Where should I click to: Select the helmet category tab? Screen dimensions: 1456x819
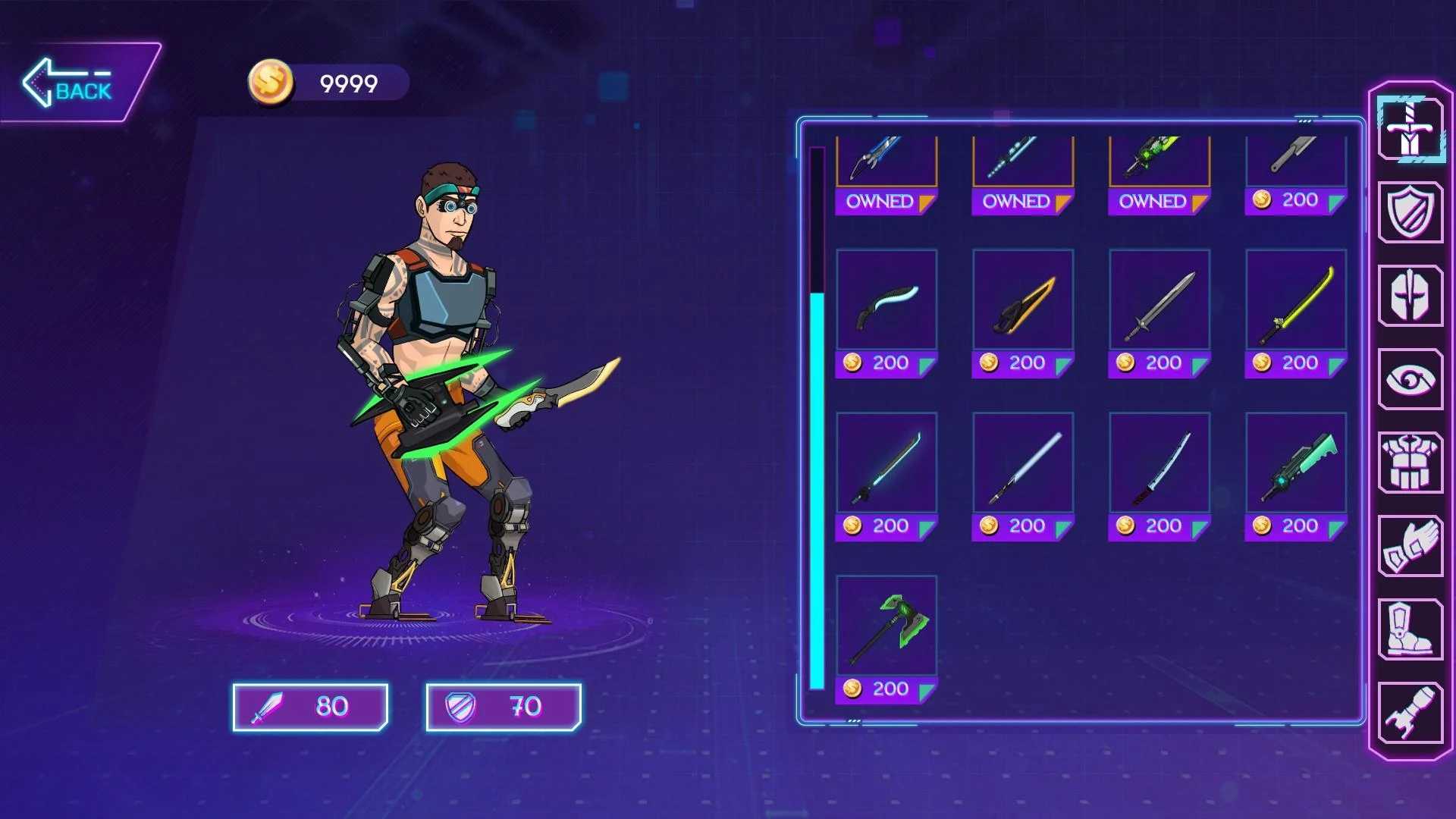(x=1410, y=296)
